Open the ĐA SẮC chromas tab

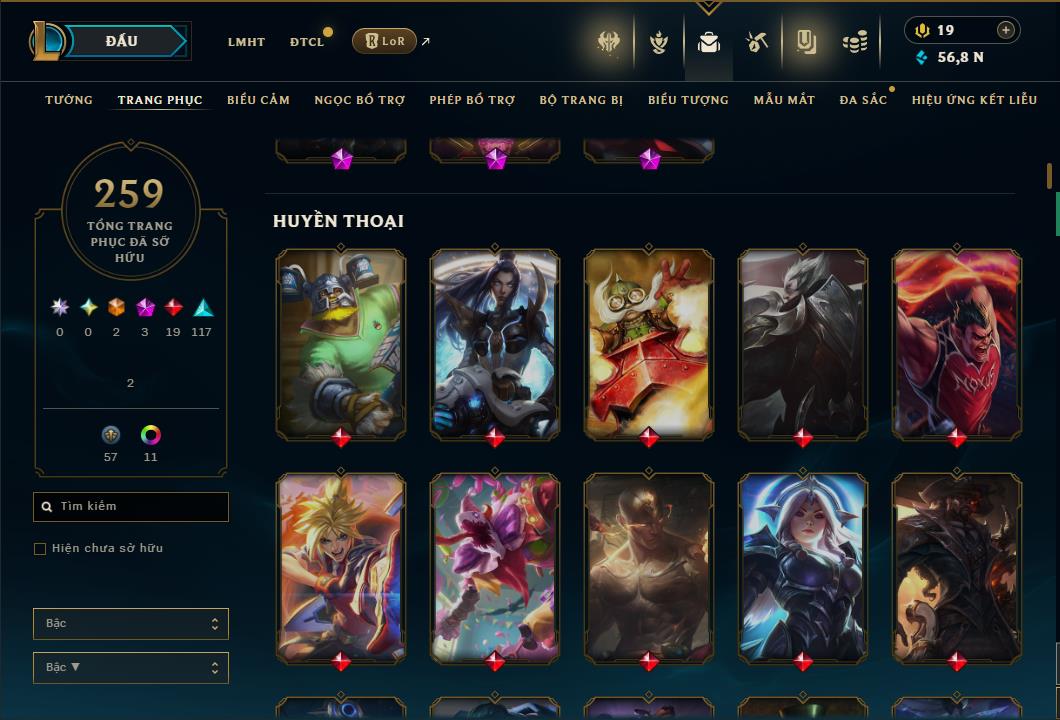point(863,100)
